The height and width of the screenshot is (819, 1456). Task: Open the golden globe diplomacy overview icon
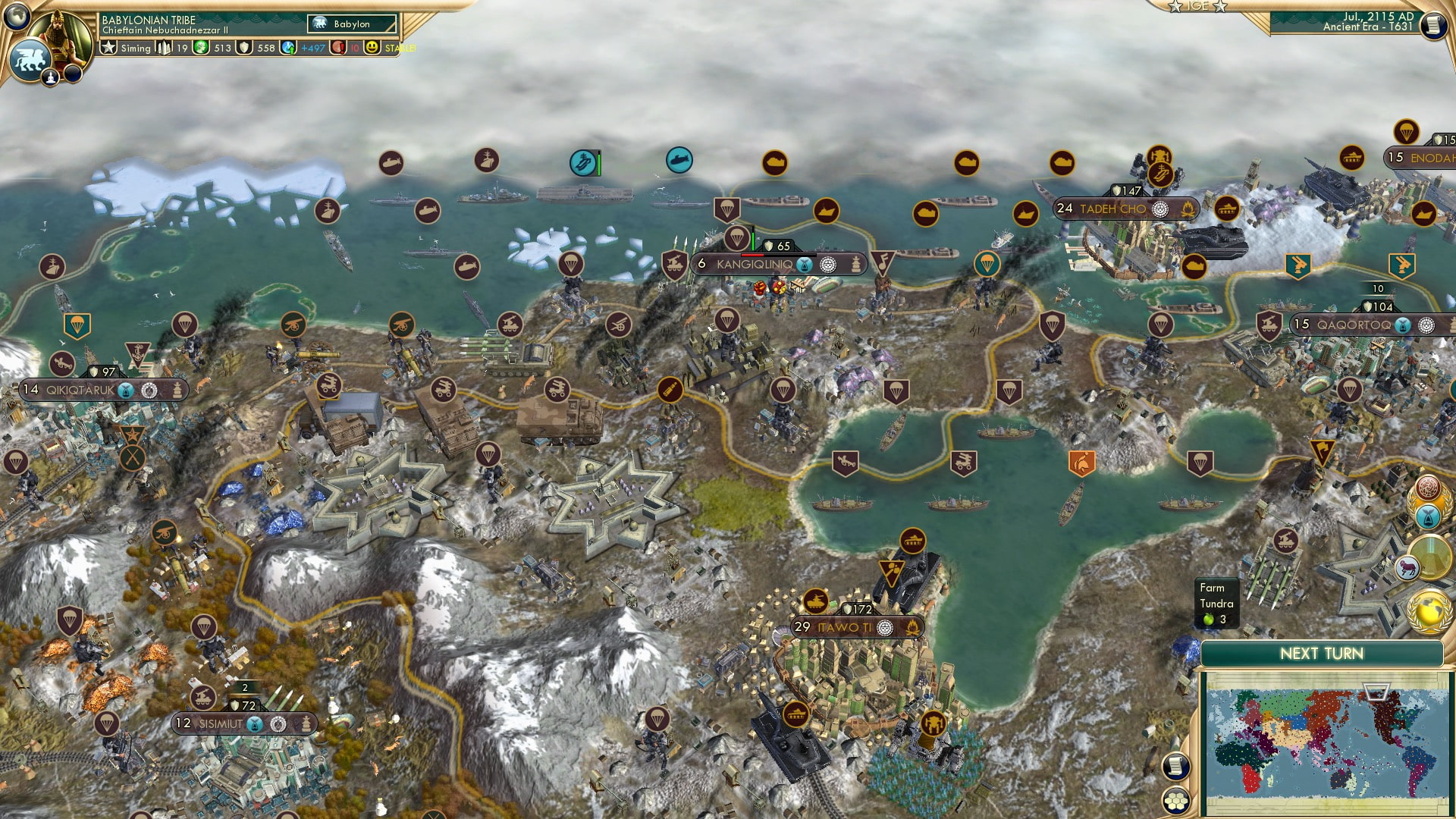coord(1428,611)
